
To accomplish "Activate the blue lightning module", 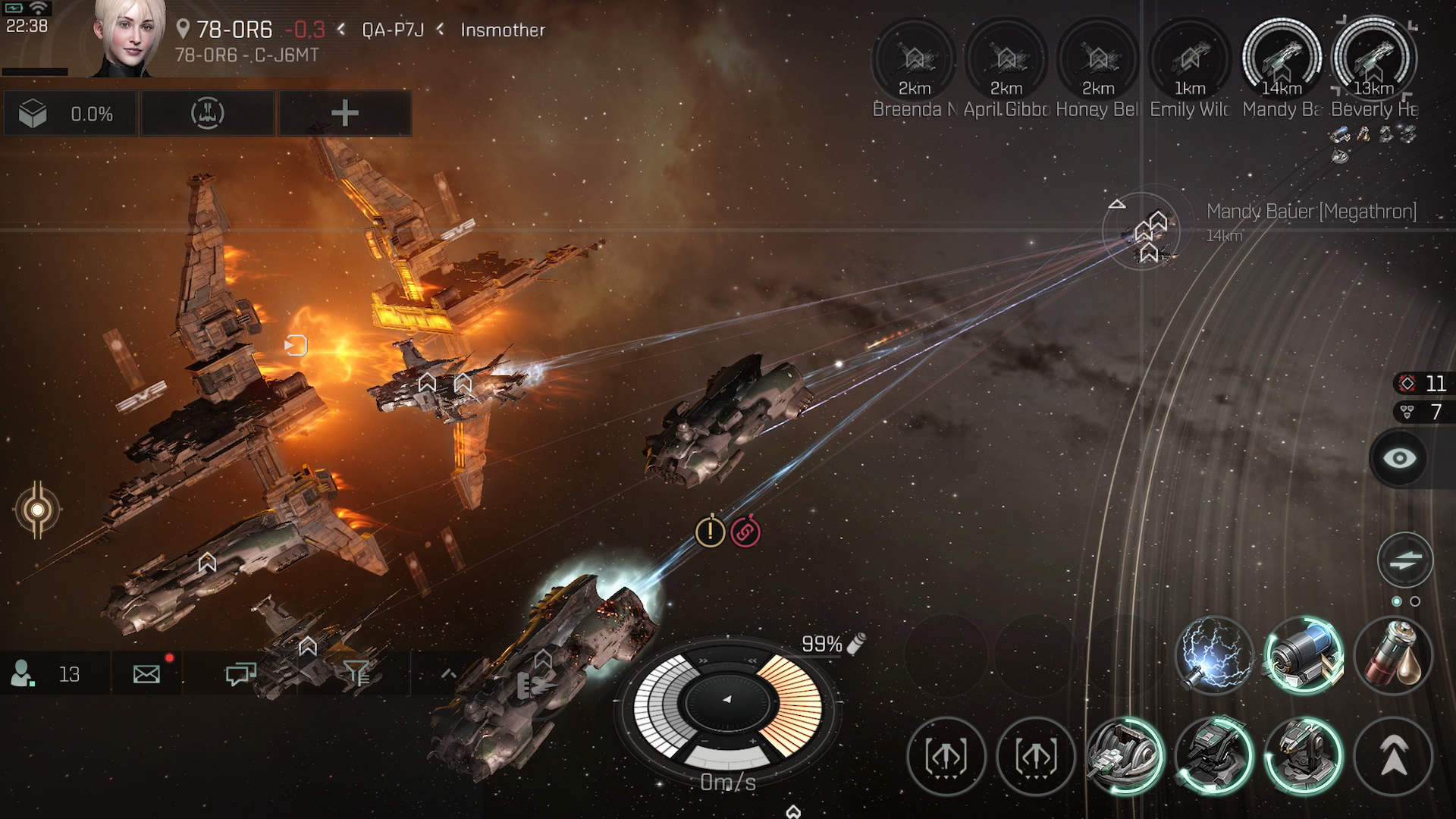I will point(1214,655).
